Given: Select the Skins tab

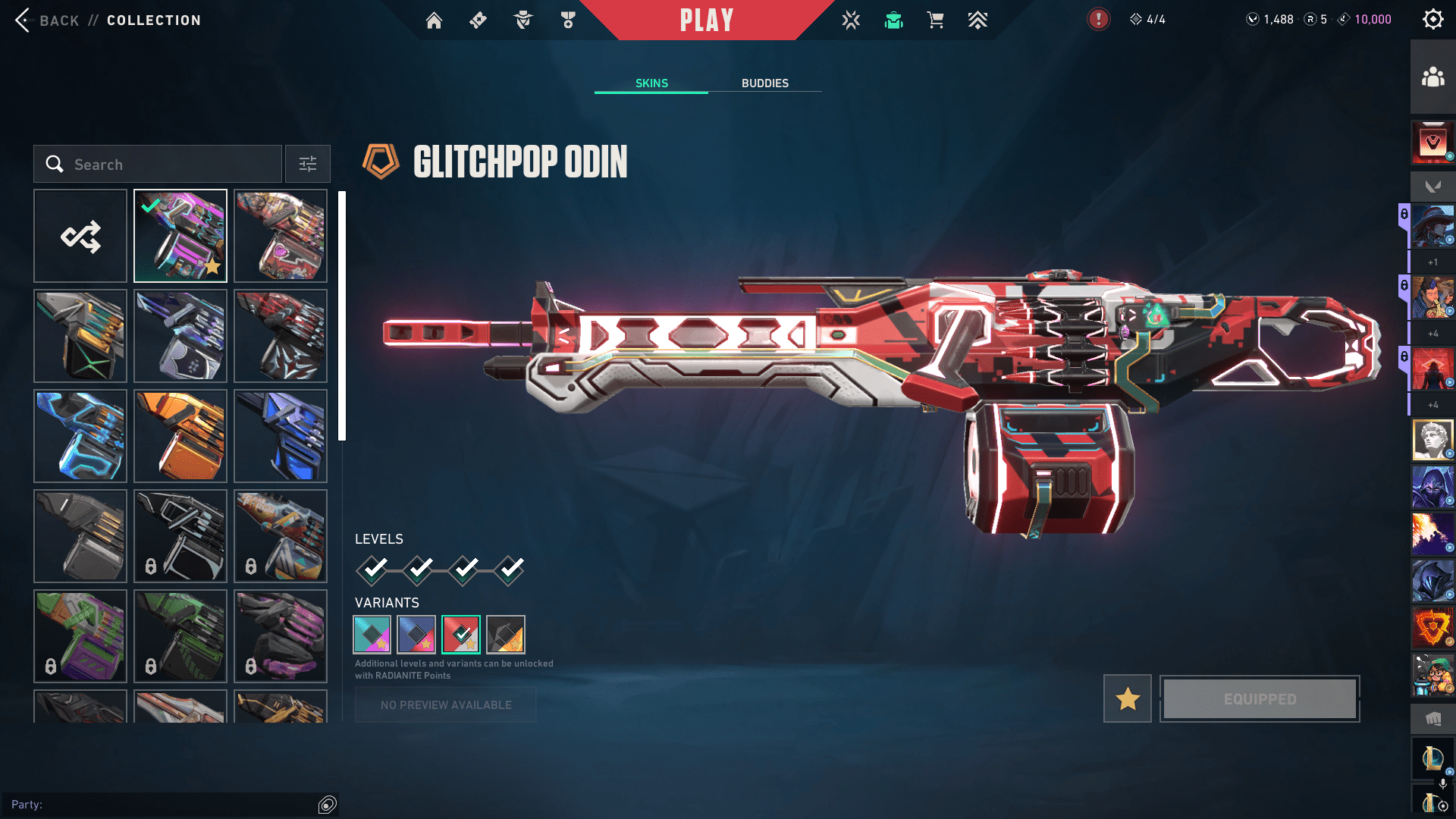Looking at the screenshot, I should [651, 83].
